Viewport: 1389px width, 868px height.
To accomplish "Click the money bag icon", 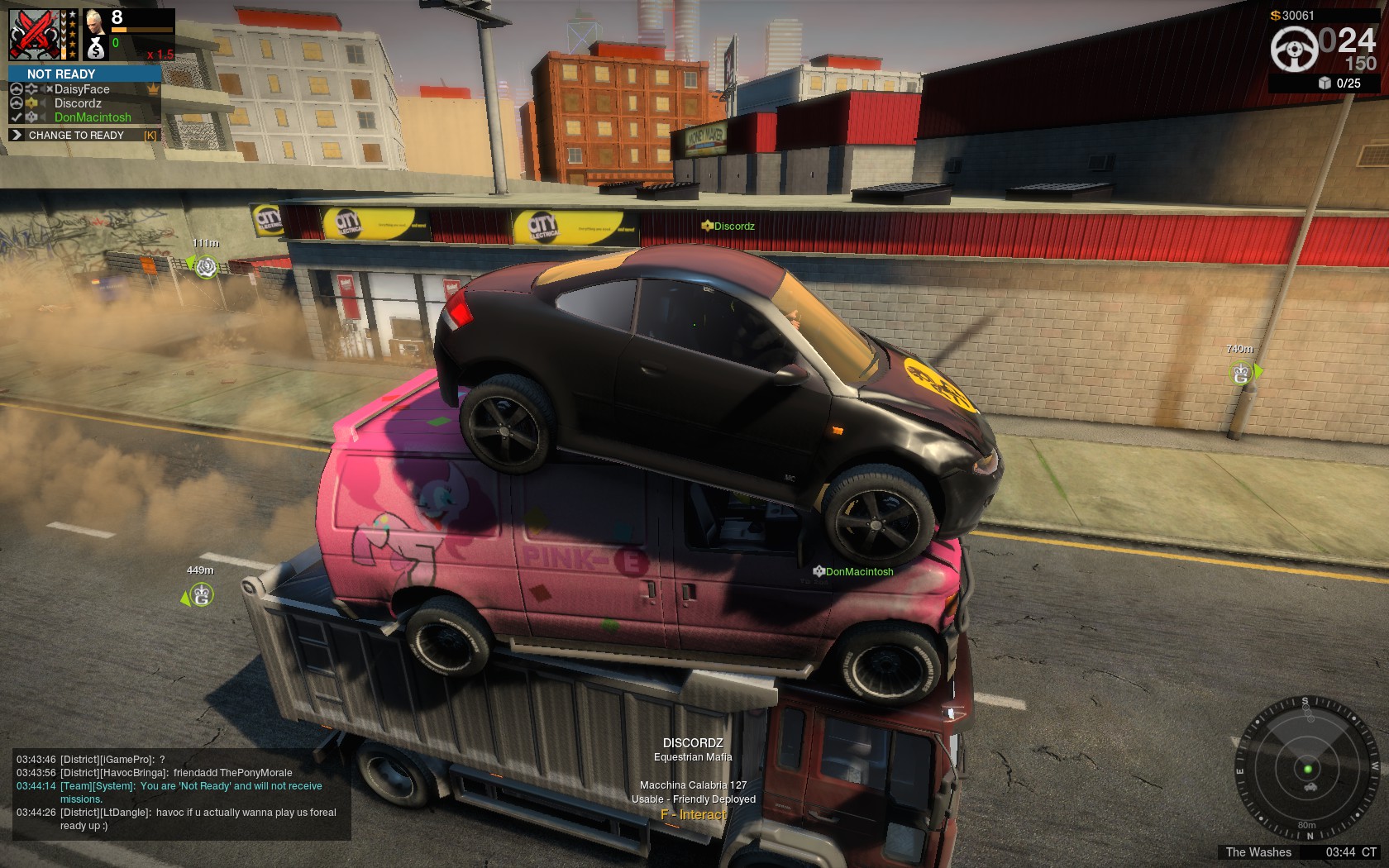I will click(x=96, y=49).
